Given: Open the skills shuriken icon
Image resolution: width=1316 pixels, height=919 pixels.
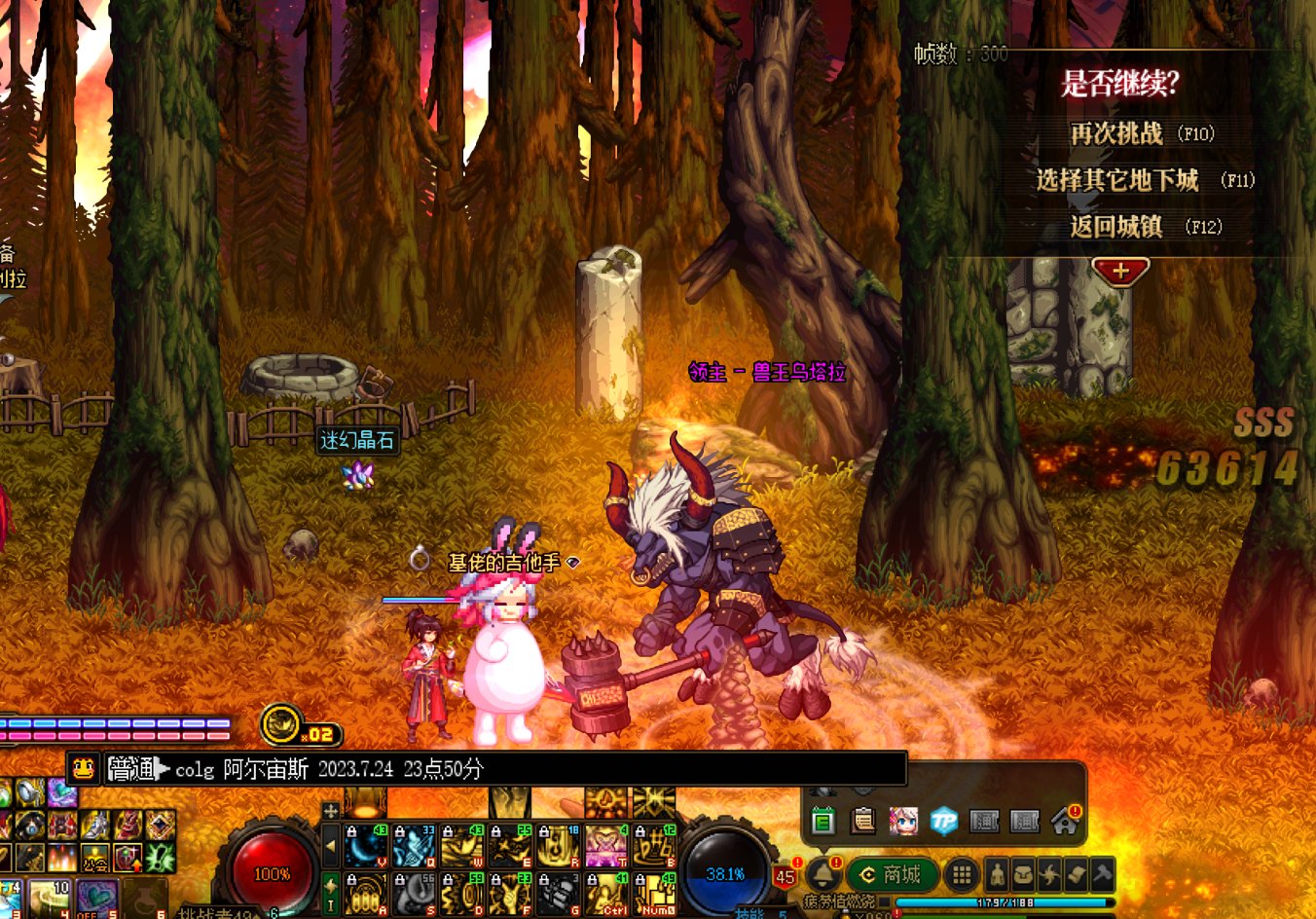Looking at the screenshot, I should (x=1049, y=875).
